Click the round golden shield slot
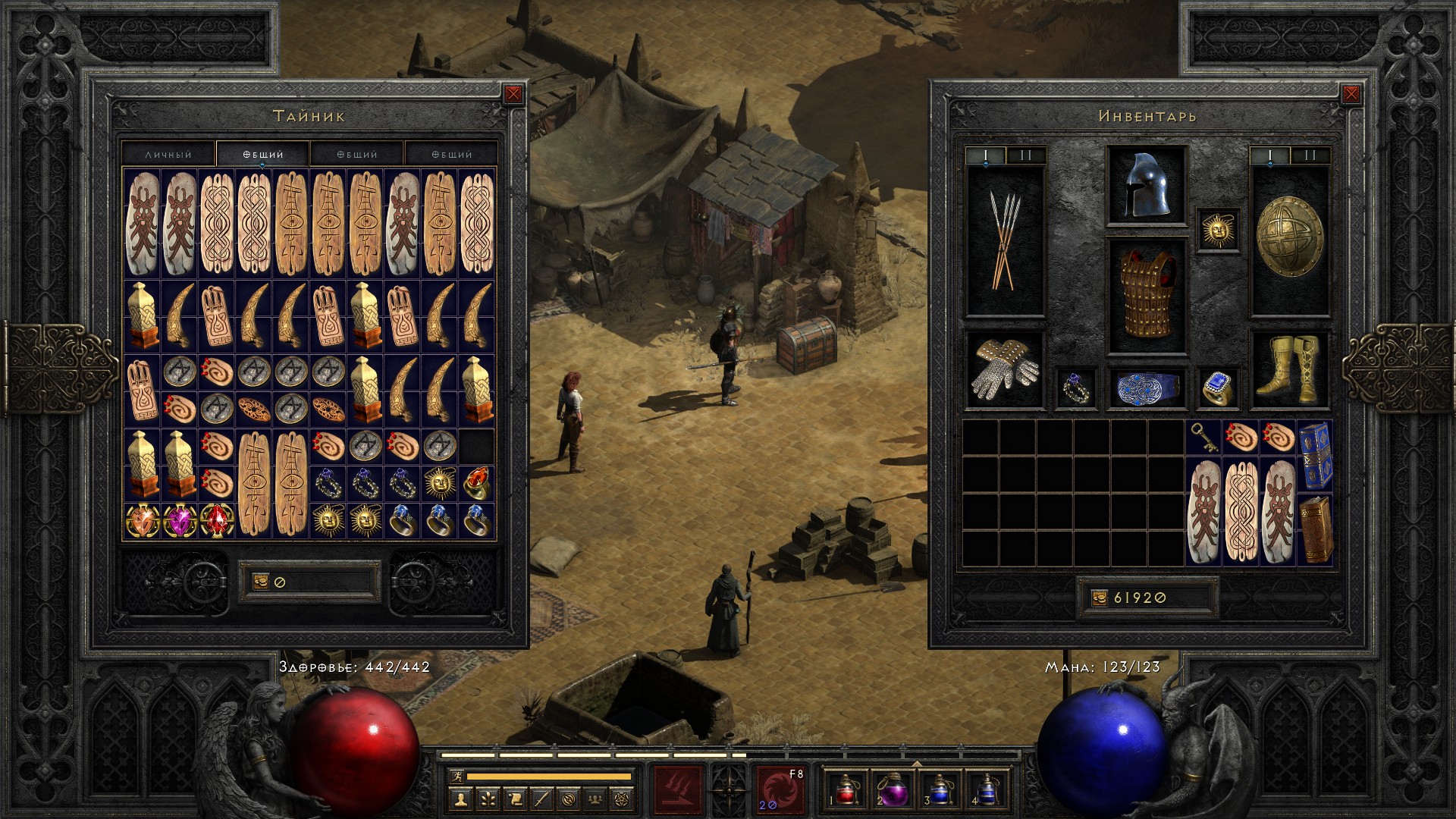The height and width of the screenshot is (819, 1456). 1289,239
